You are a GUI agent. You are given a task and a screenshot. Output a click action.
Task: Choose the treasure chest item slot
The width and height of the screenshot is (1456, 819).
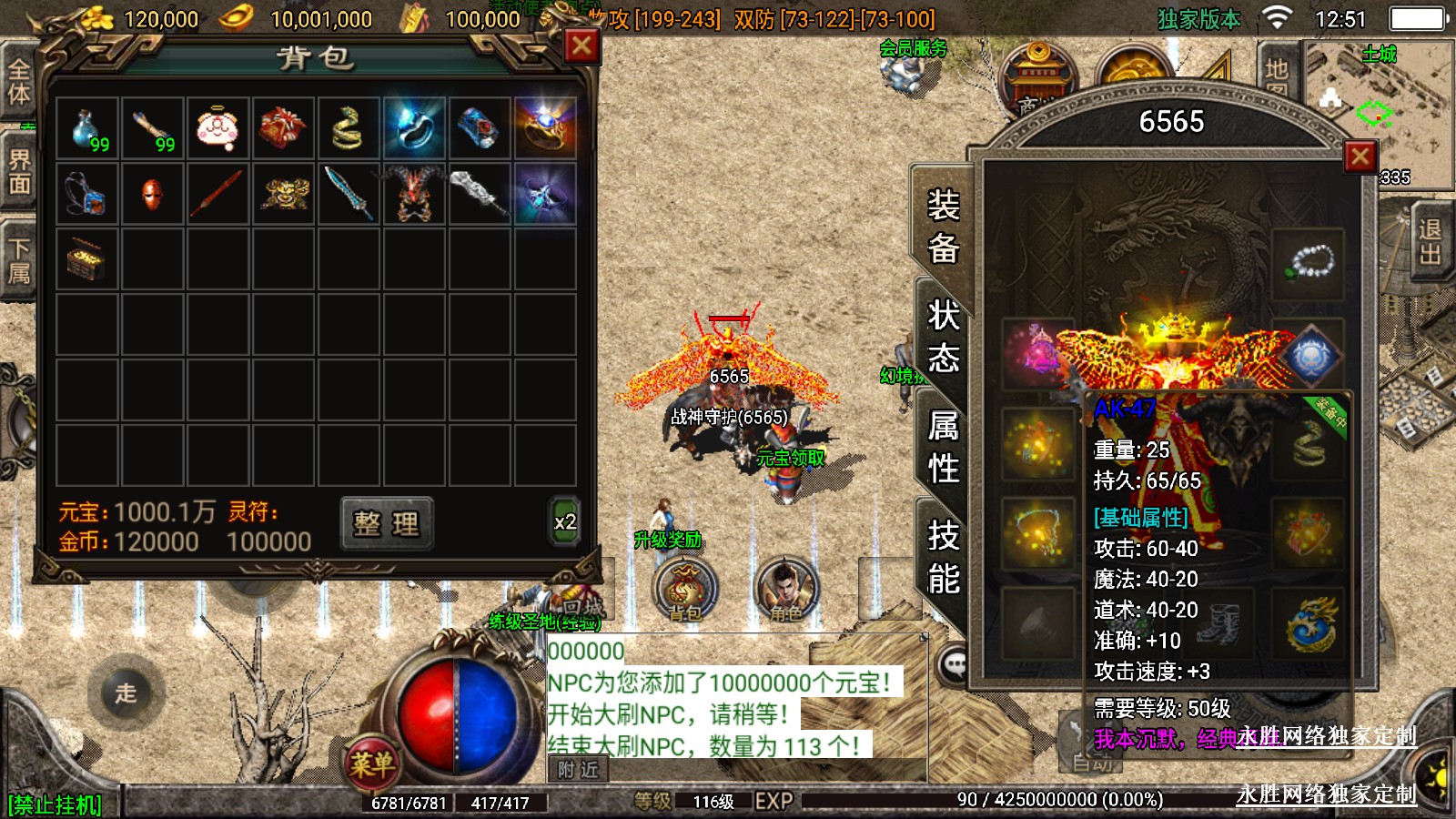coord(87,259)
